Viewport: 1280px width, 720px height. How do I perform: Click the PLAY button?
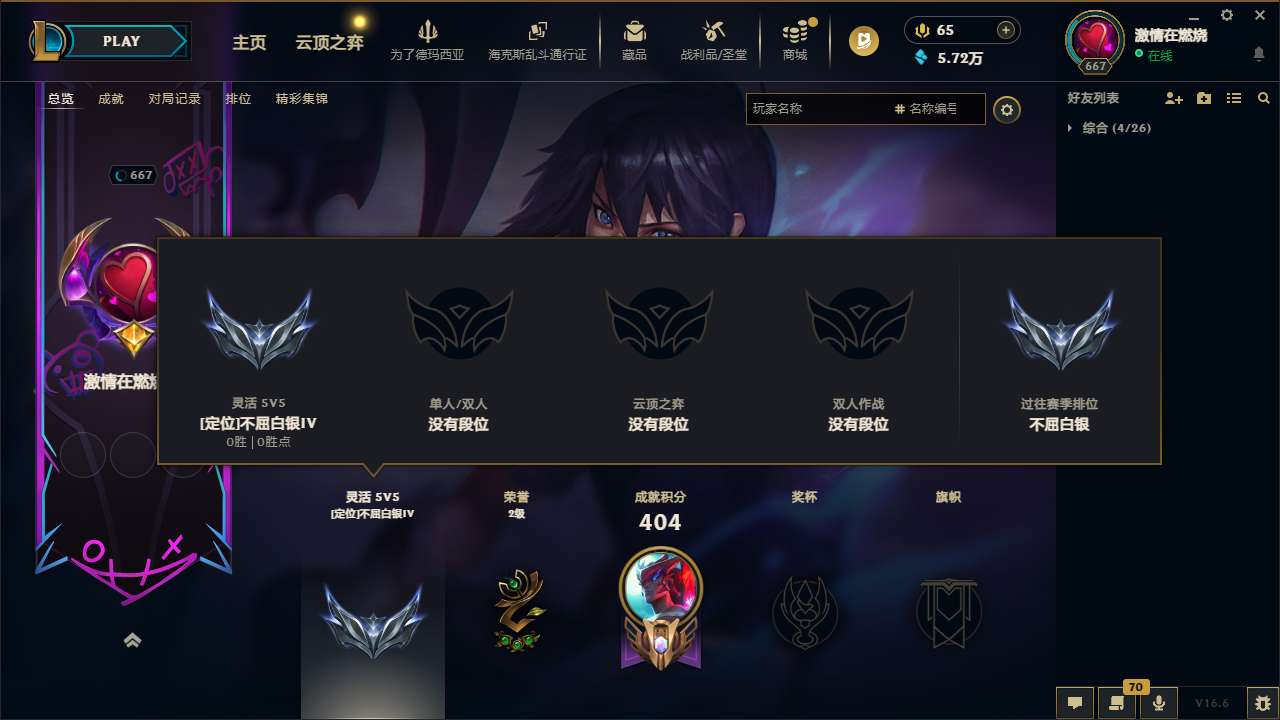click(x=121, y=41)
